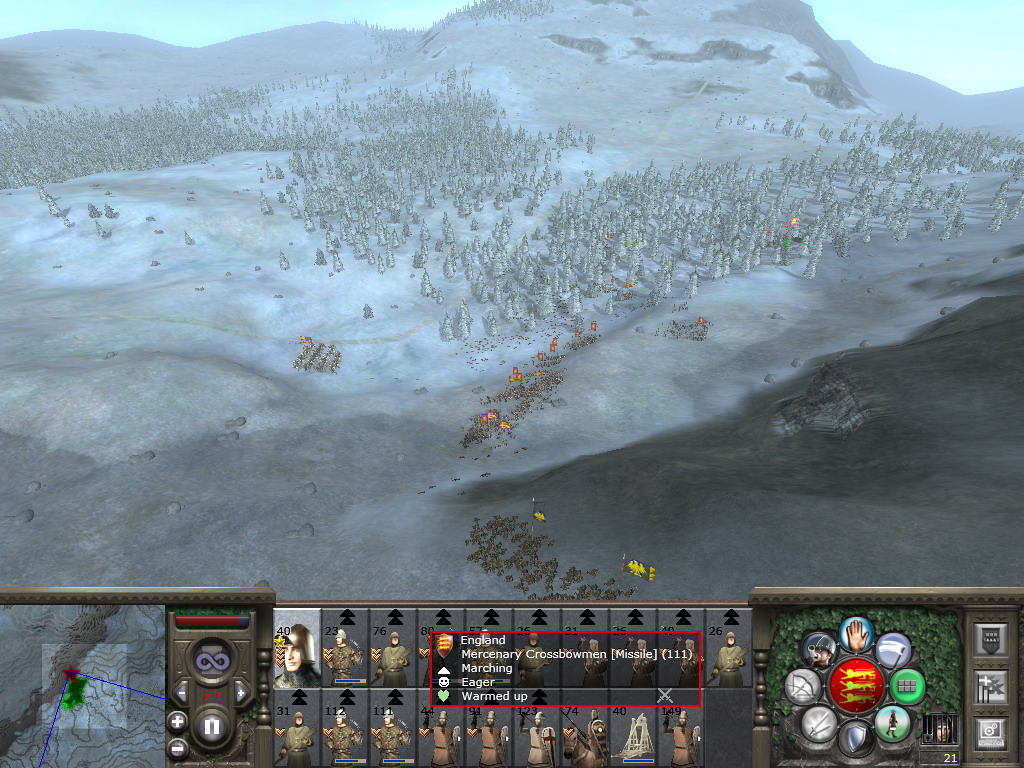1024x768 pixels.
Task: Click the battle minimap
Action: [x=82, y=686]
